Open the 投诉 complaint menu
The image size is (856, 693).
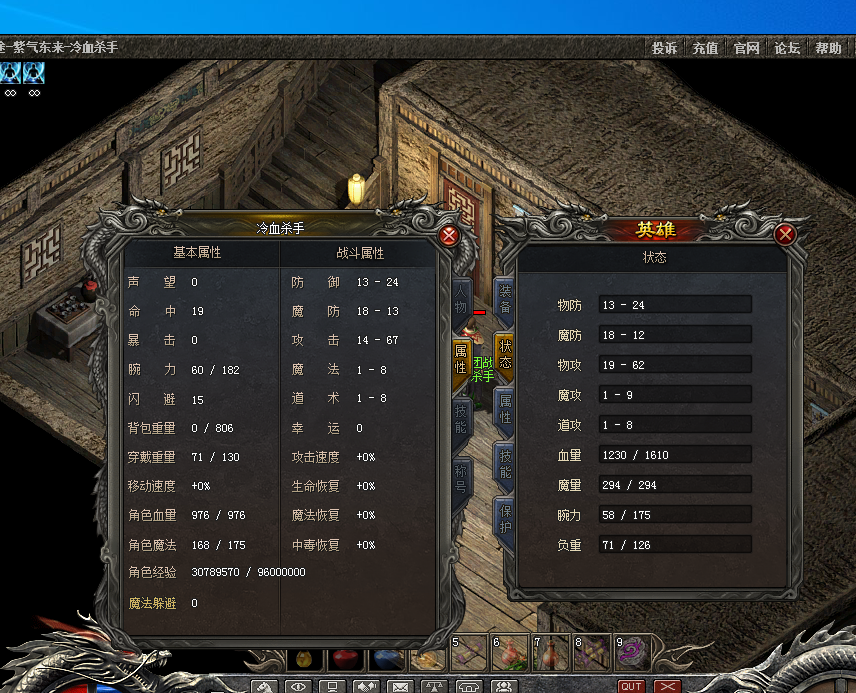[x=664, y=48]
